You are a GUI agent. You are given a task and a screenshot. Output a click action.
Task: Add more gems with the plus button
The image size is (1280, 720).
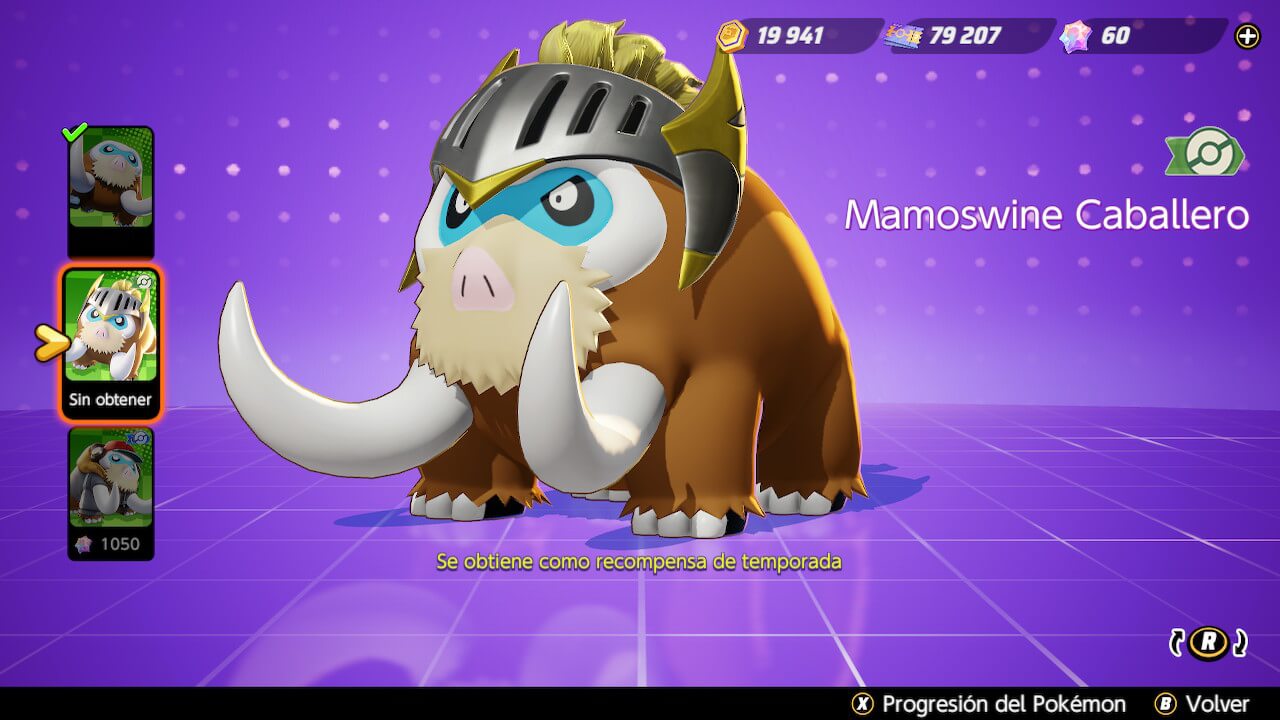[x=1247, y=37]
